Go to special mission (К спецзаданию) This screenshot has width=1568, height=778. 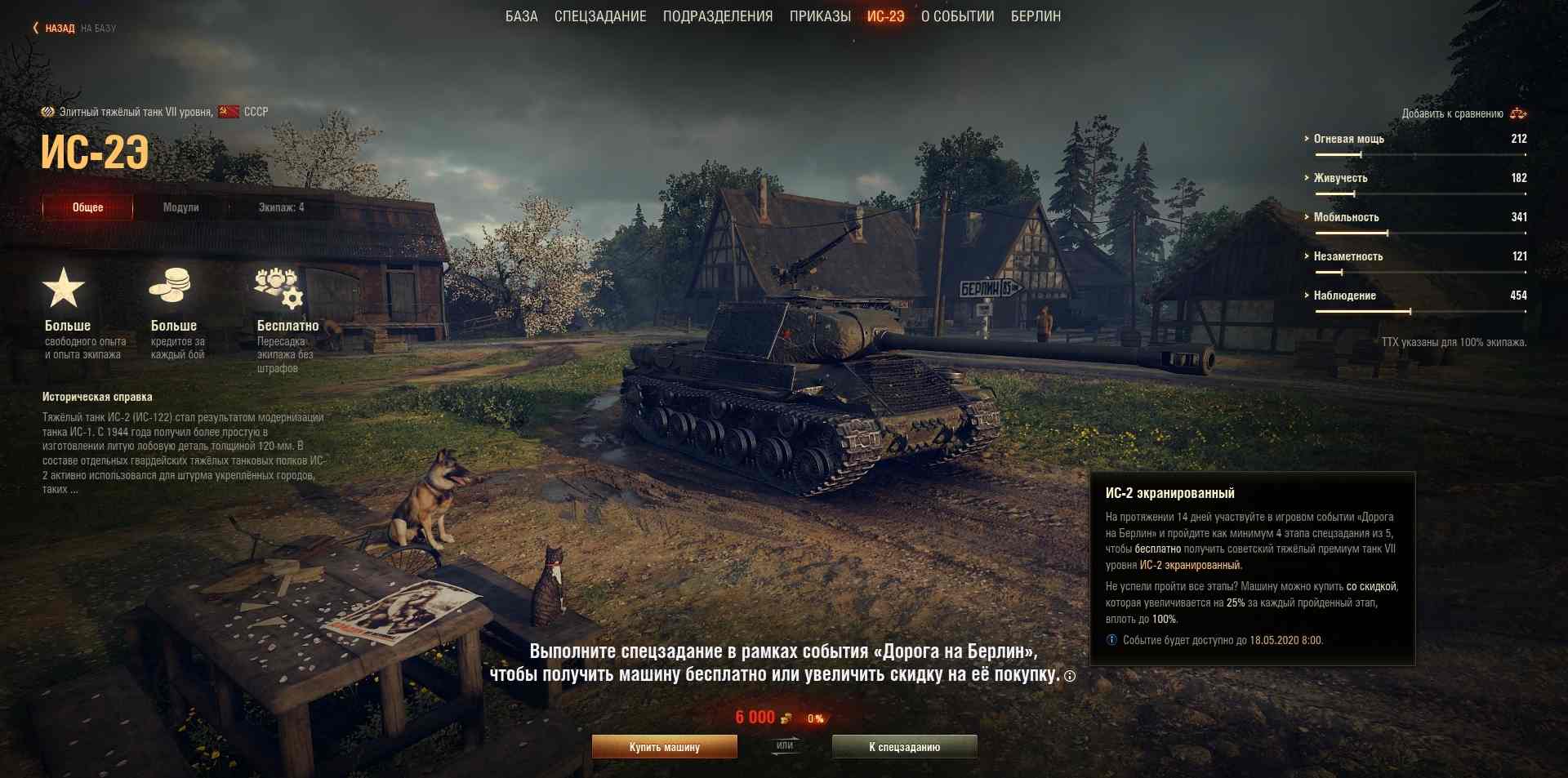904,747
